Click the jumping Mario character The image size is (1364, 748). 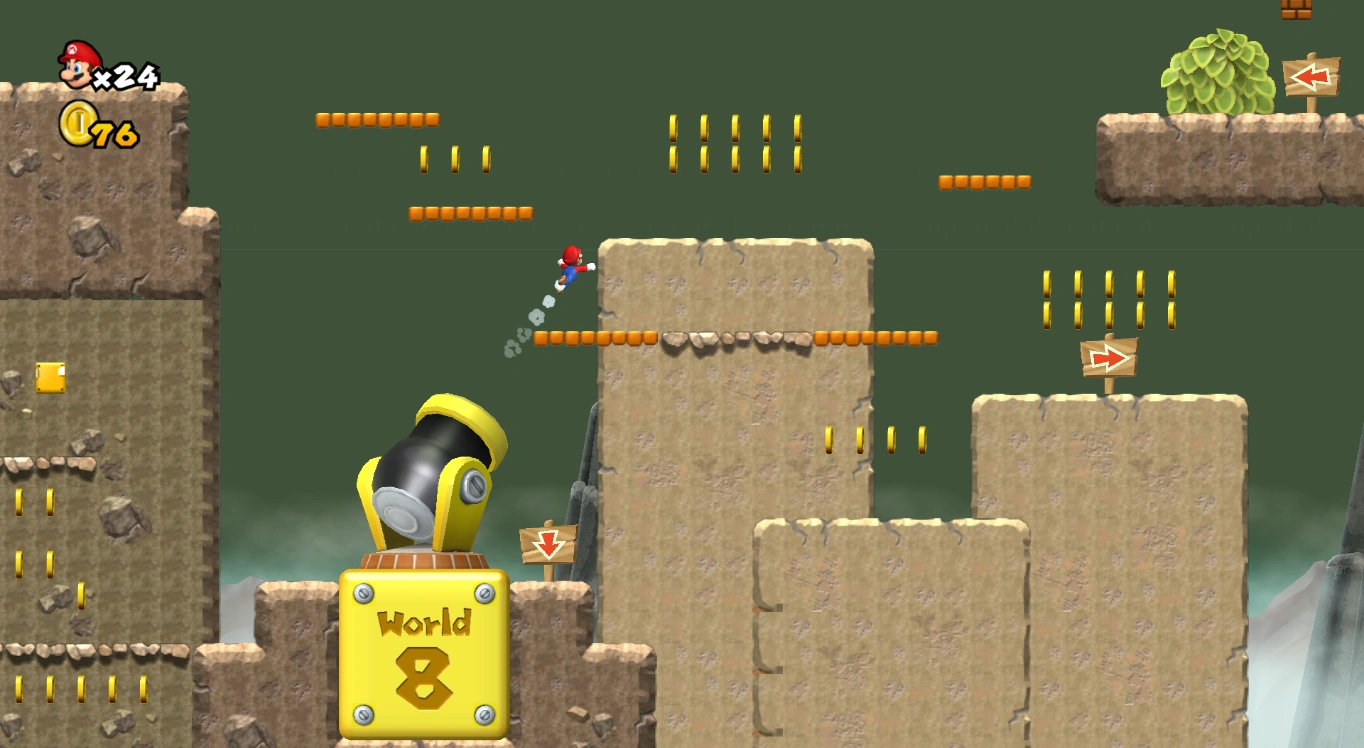(x=570, y=267)
